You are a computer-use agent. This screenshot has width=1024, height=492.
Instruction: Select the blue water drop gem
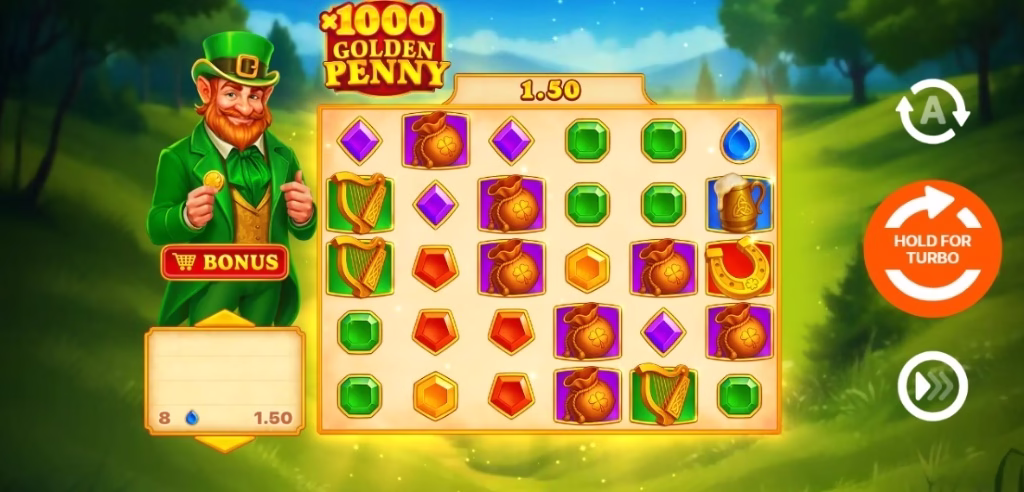[x=739, y=140]
